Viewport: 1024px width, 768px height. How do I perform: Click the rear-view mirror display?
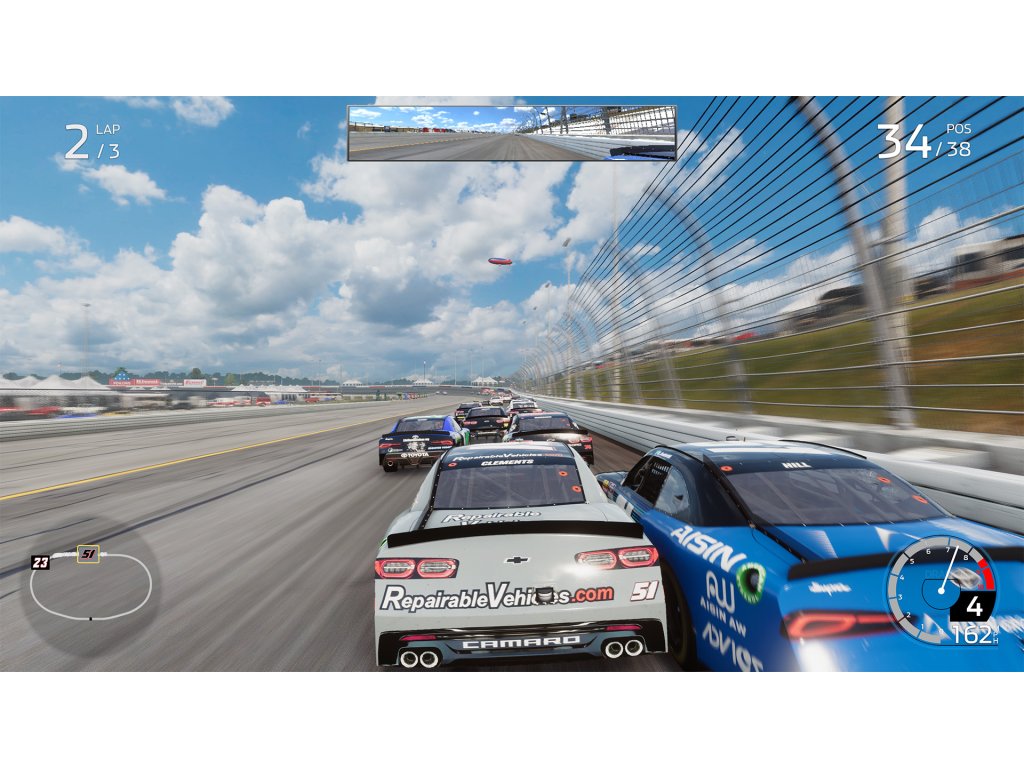click(x=511, y=133)
